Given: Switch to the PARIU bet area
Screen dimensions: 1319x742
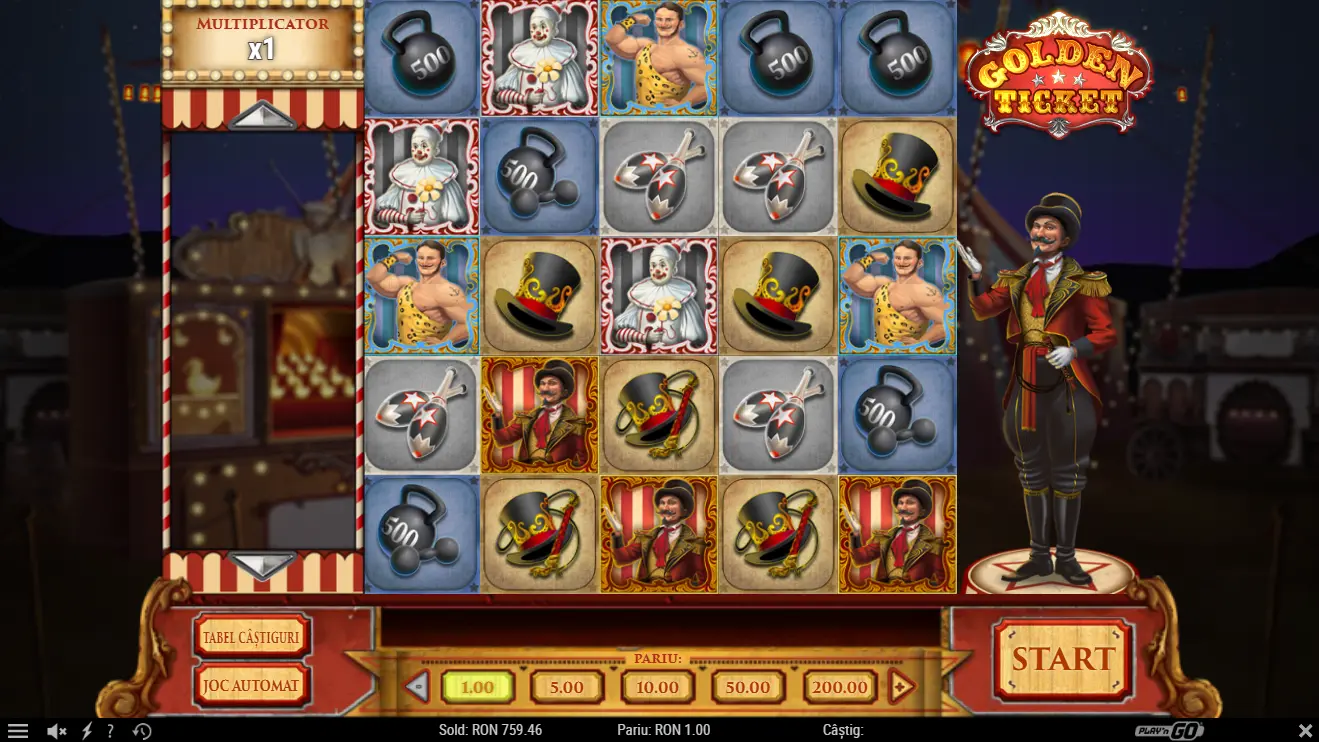Looking at the screenshot, I should (x=659, y=658).
